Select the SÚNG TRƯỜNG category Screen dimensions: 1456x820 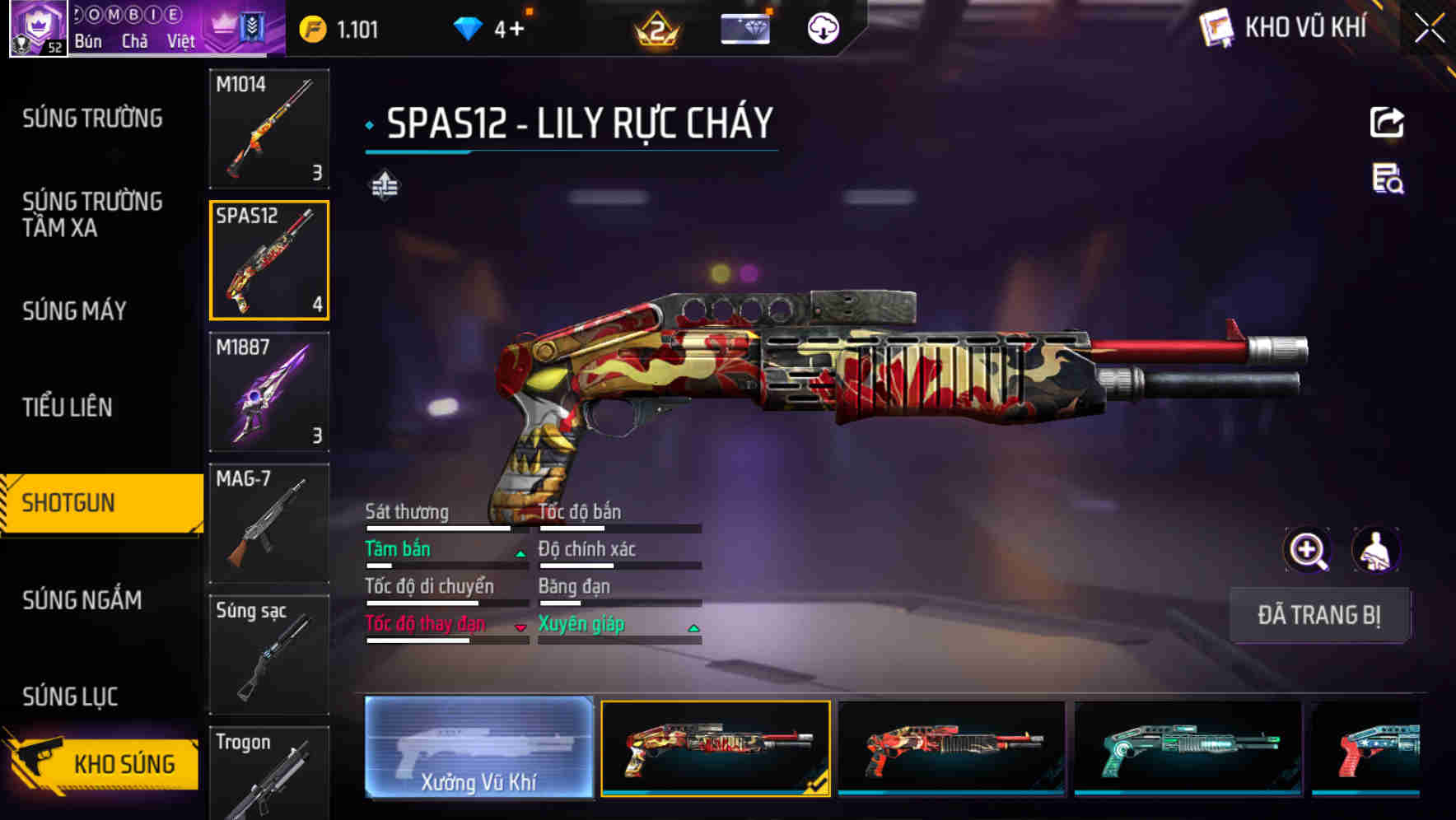click(92, 119)
